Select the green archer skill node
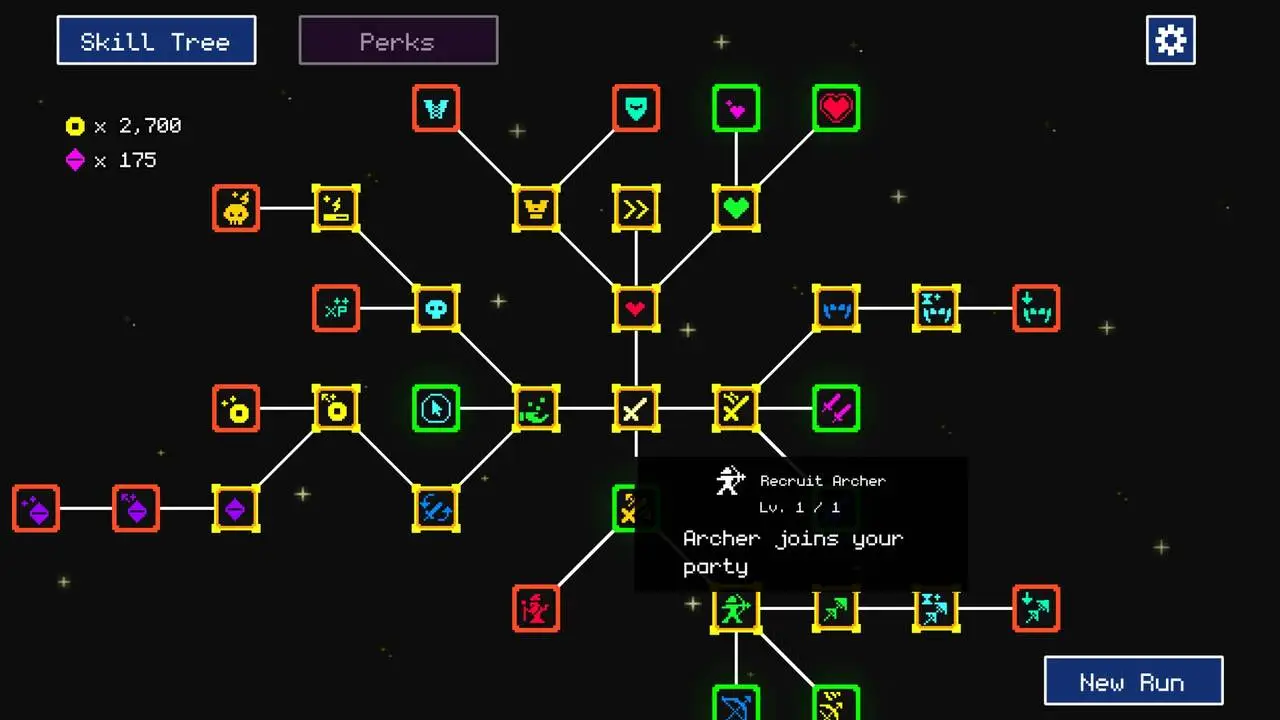The image size is (1280, 720). click(x=736, y=610)
